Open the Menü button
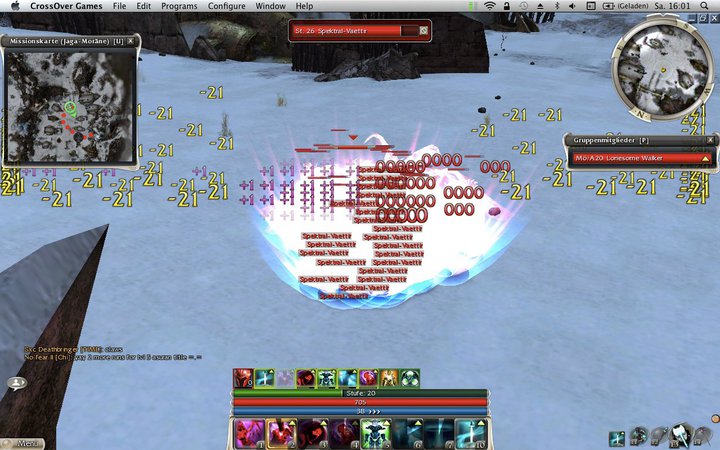The image size is (720, 450). 26,442
